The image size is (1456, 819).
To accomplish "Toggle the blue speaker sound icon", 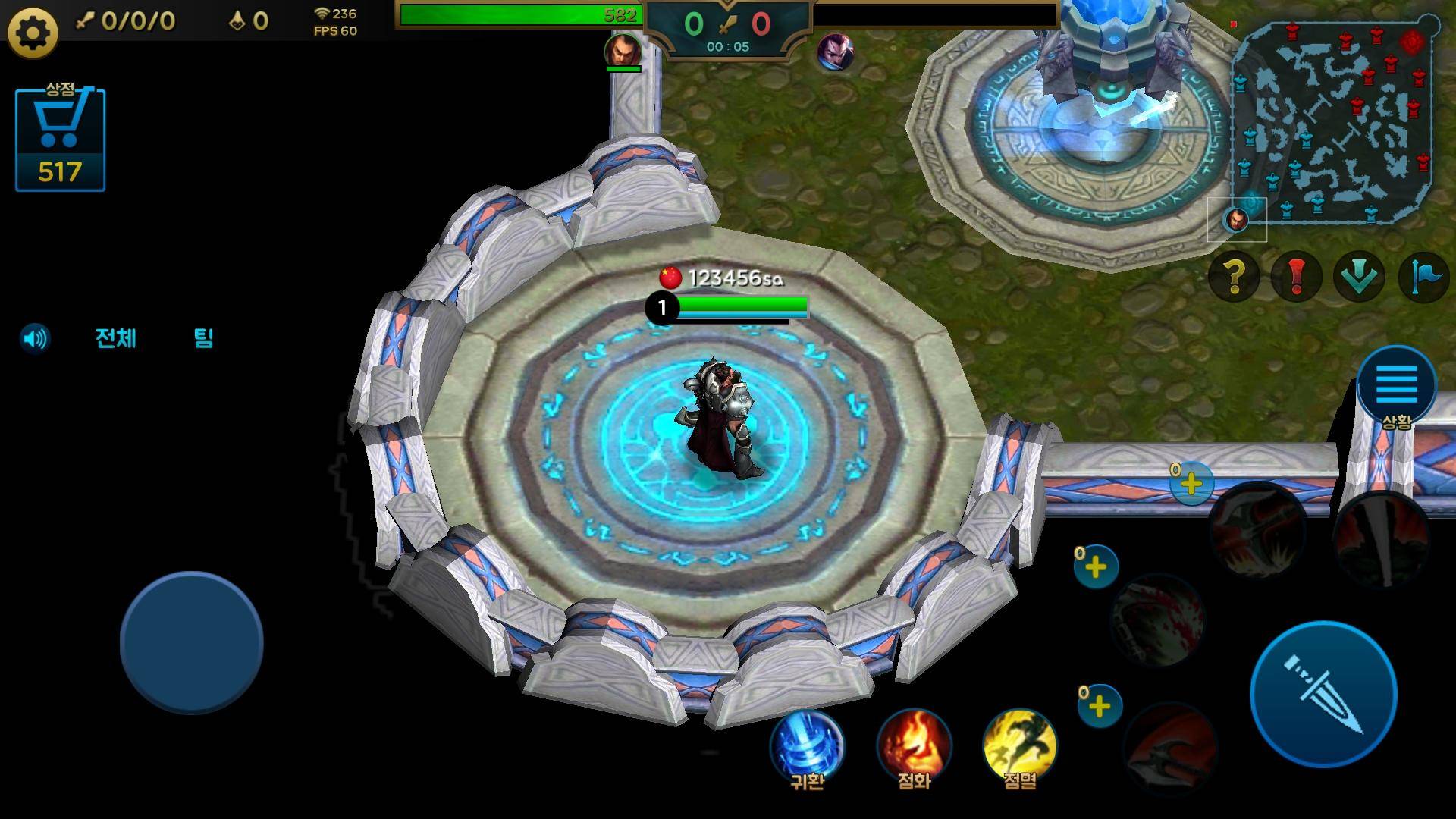I will (x=35, y=338).
